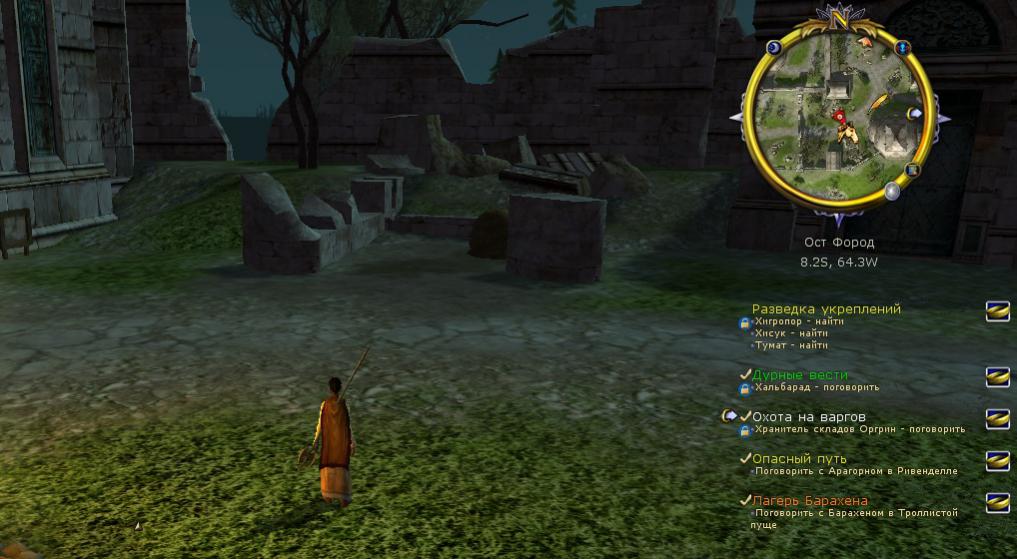Open the map via minimap's map icon
This screenshot has height=559, width=1017.
point(911,170)
